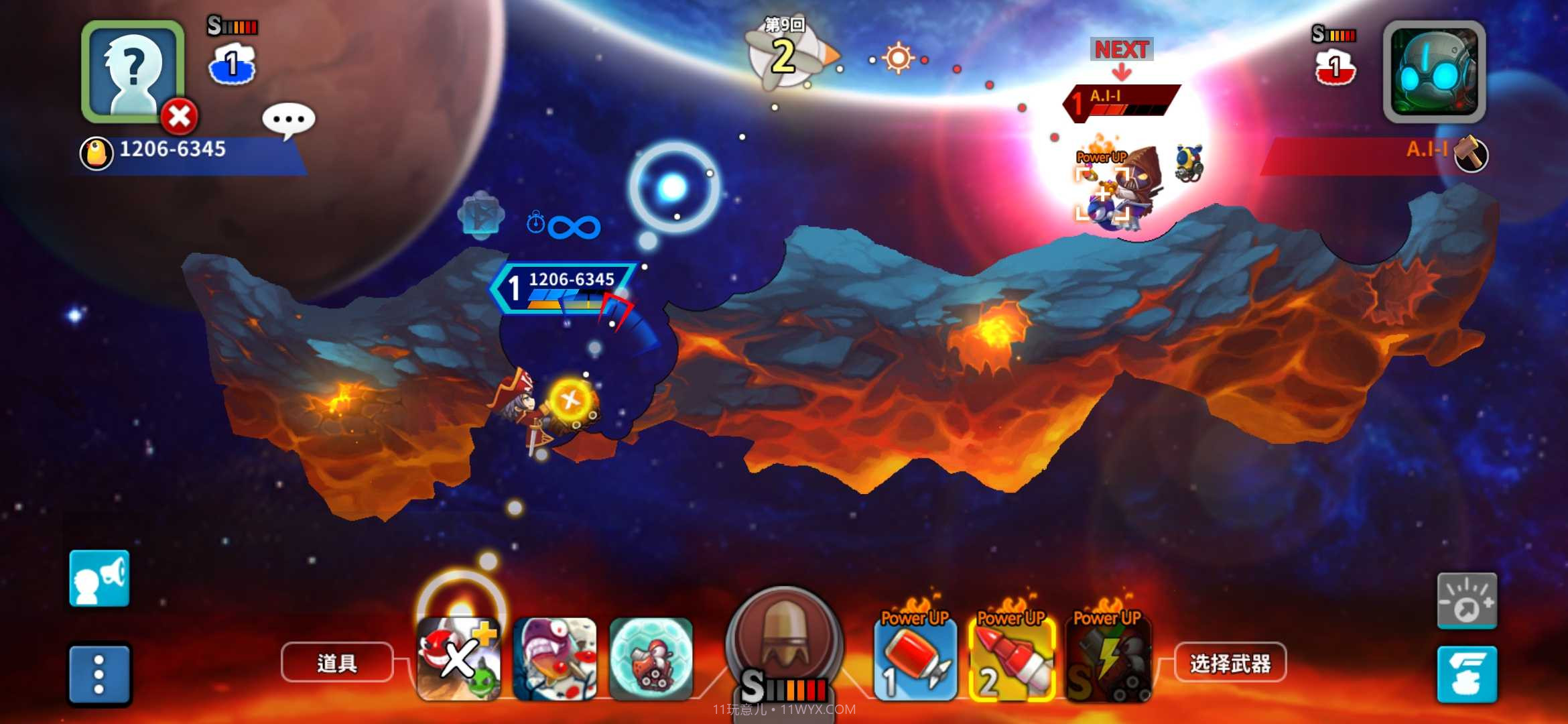Click the hammer icon beside A.I-I
The width and height of the screenshot is (1568, 724).
tap(1472, 154)
